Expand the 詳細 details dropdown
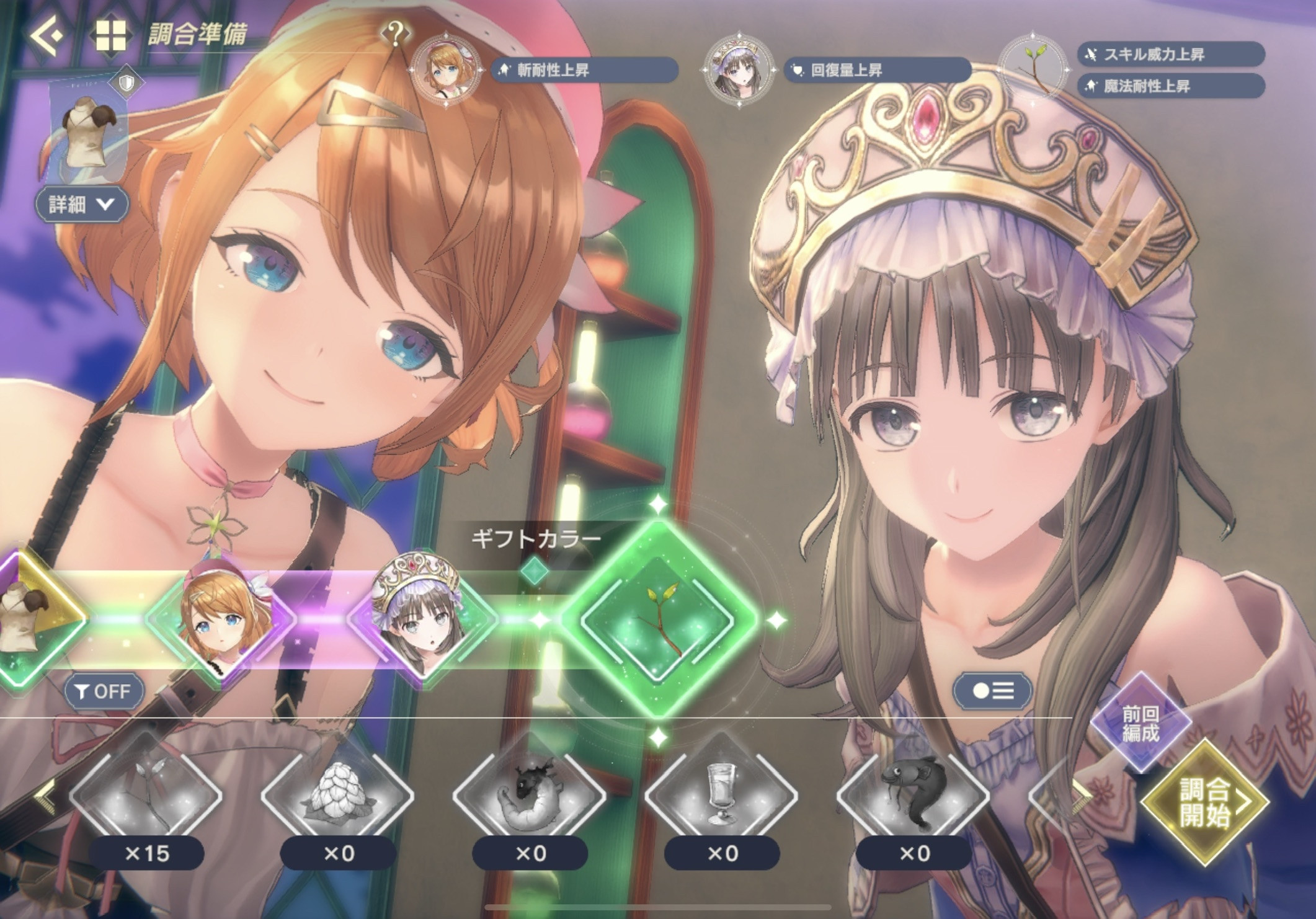 (x=82, y=204)
